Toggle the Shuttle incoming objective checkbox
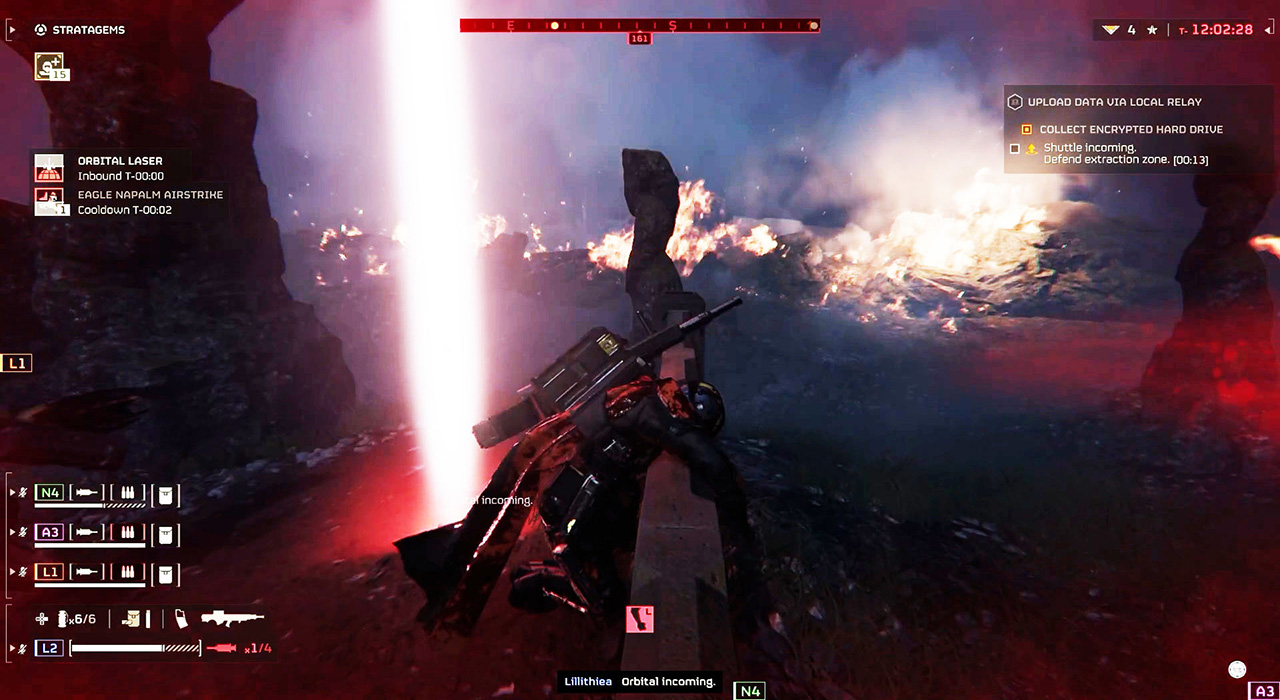This screenshot has width=1280, height=700. coord(1015,149)
